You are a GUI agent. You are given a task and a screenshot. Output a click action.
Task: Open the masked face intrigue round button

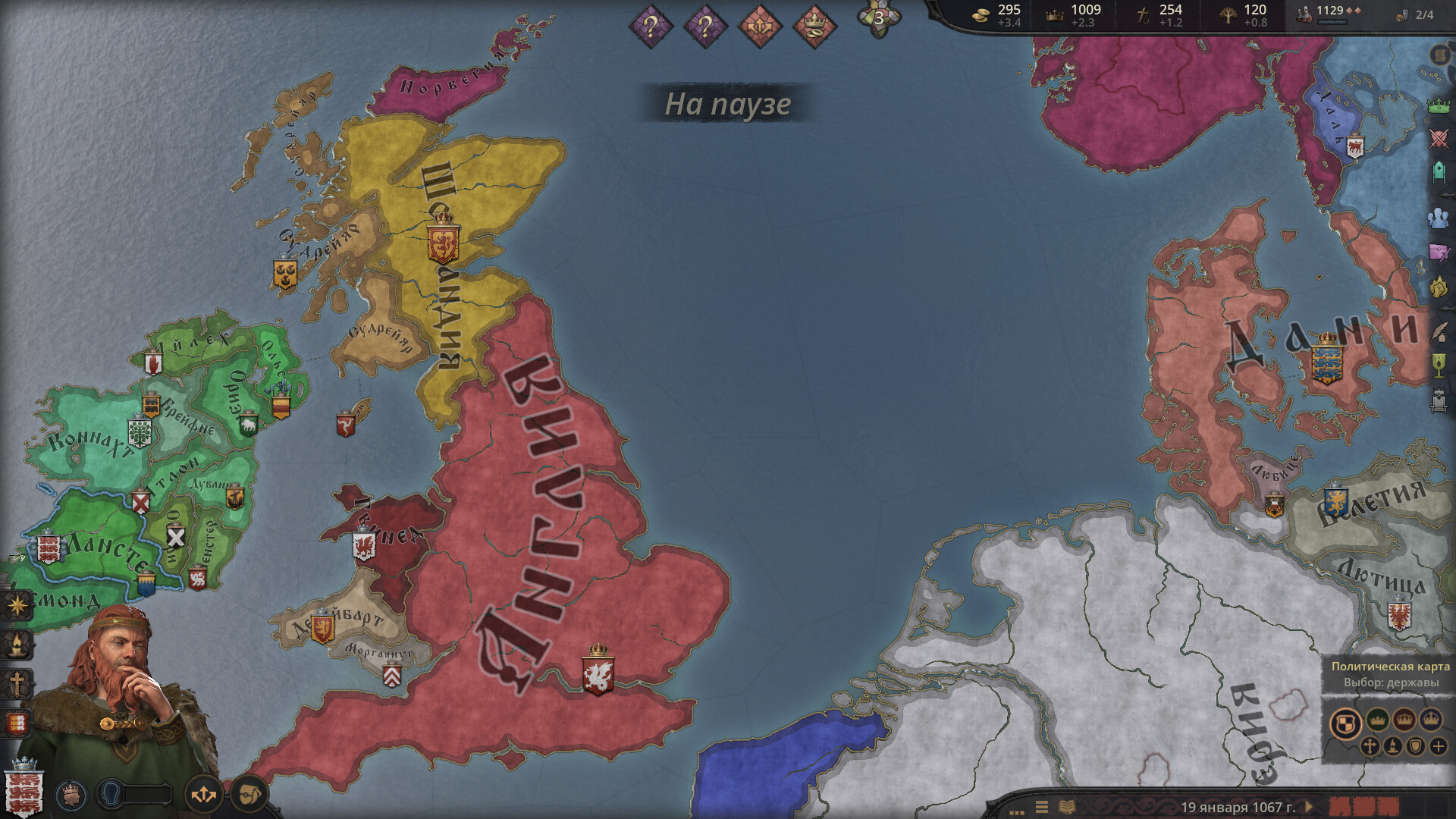click(249, 795)
